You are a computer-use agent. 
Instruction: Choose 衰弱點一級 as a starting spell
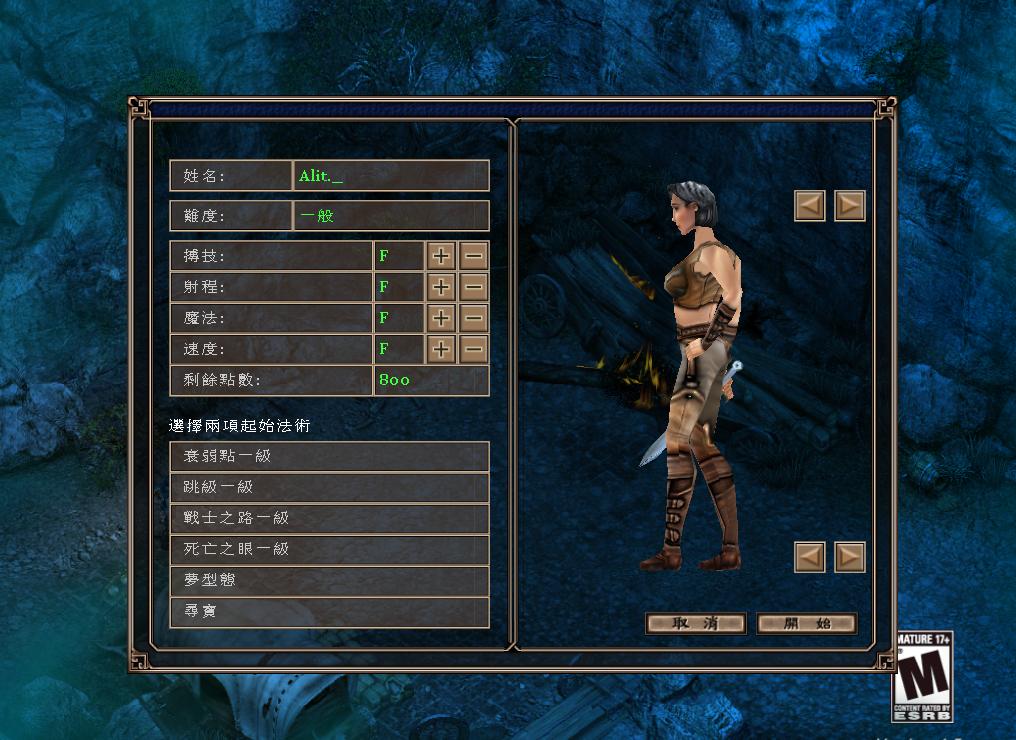329,456
